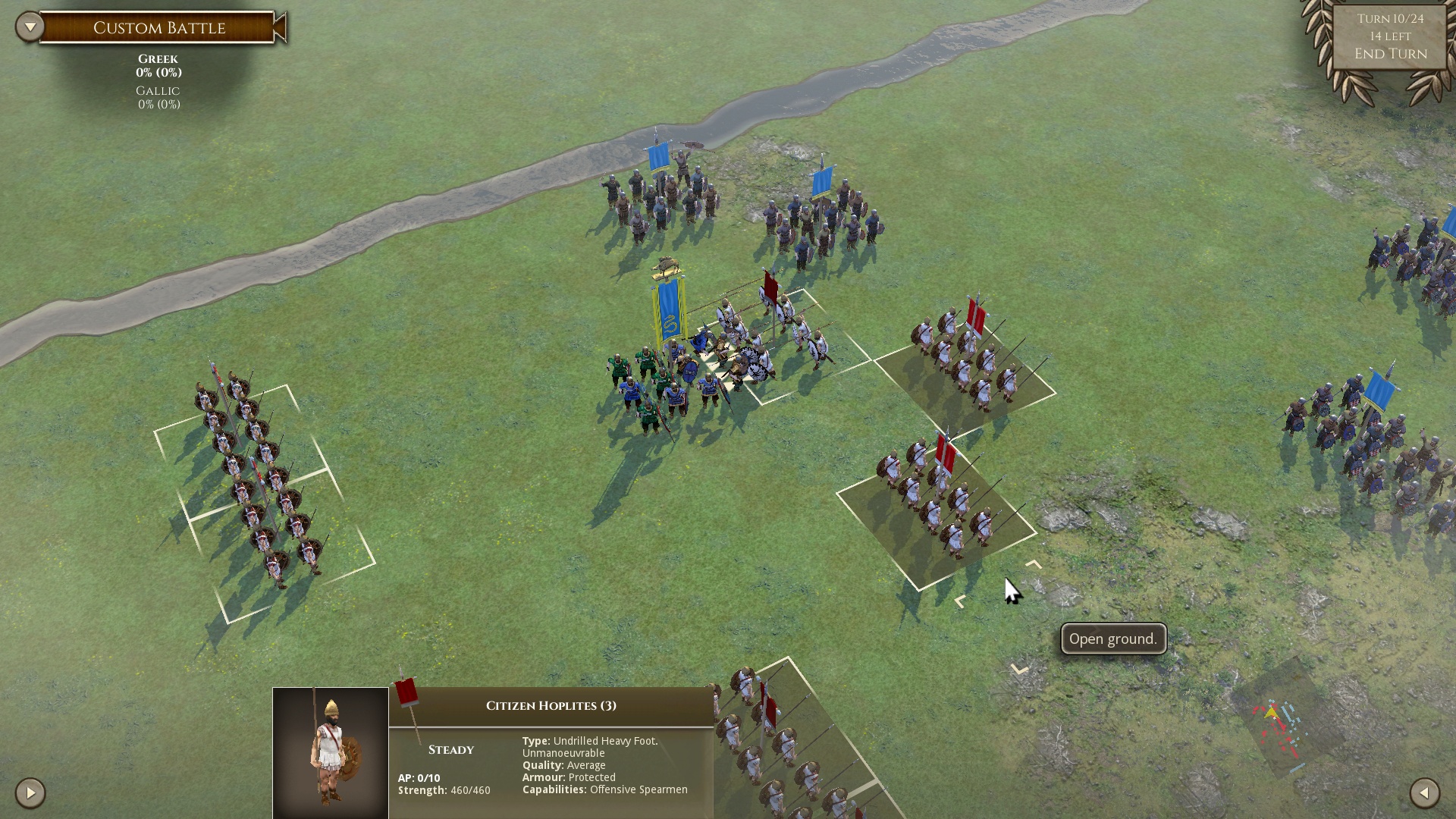This screenshot has width=1456, height=819.
Task: Click the right-bottom round arrow button
Action: (1424, 793)
